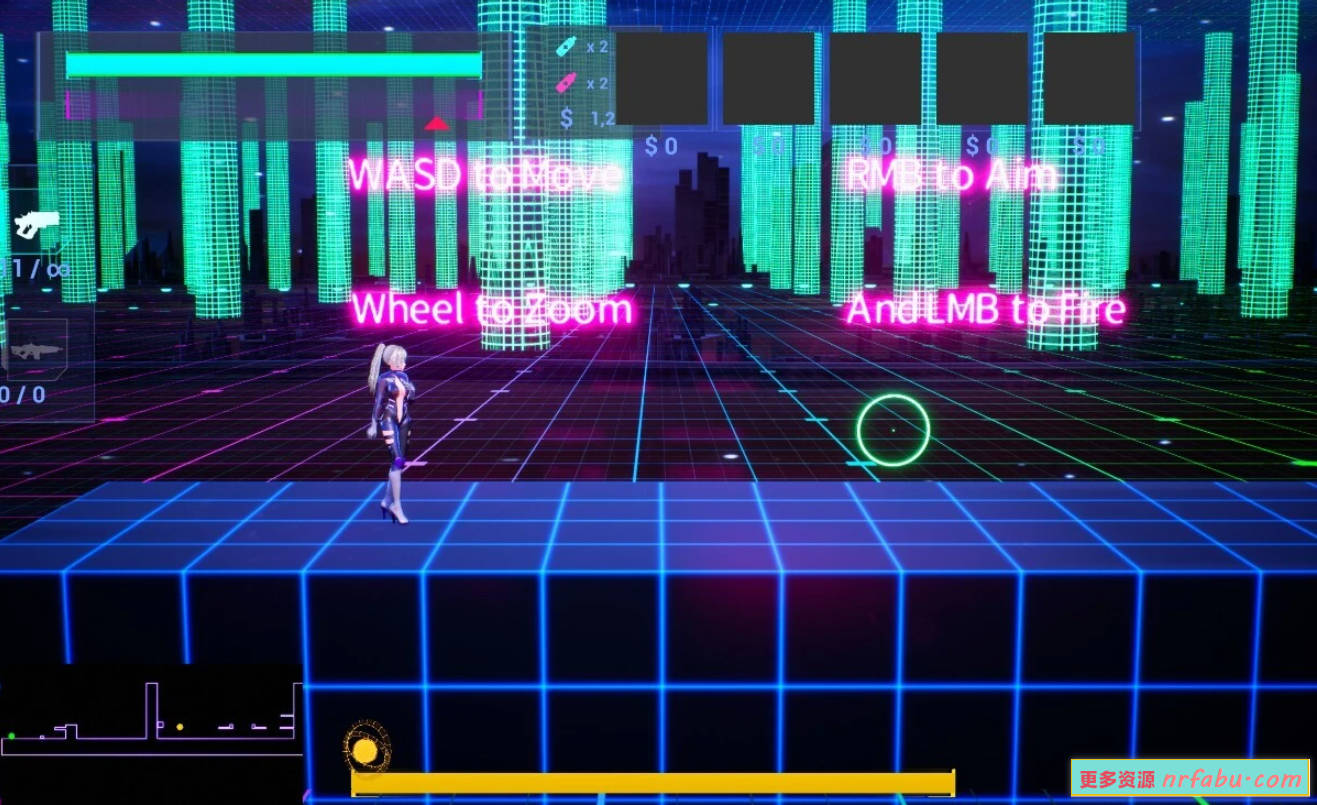Click the blue syringe x2 item icon
The width and height of the screenshot is (1317, 805).
pyautogui.click(x=566, y=45)
